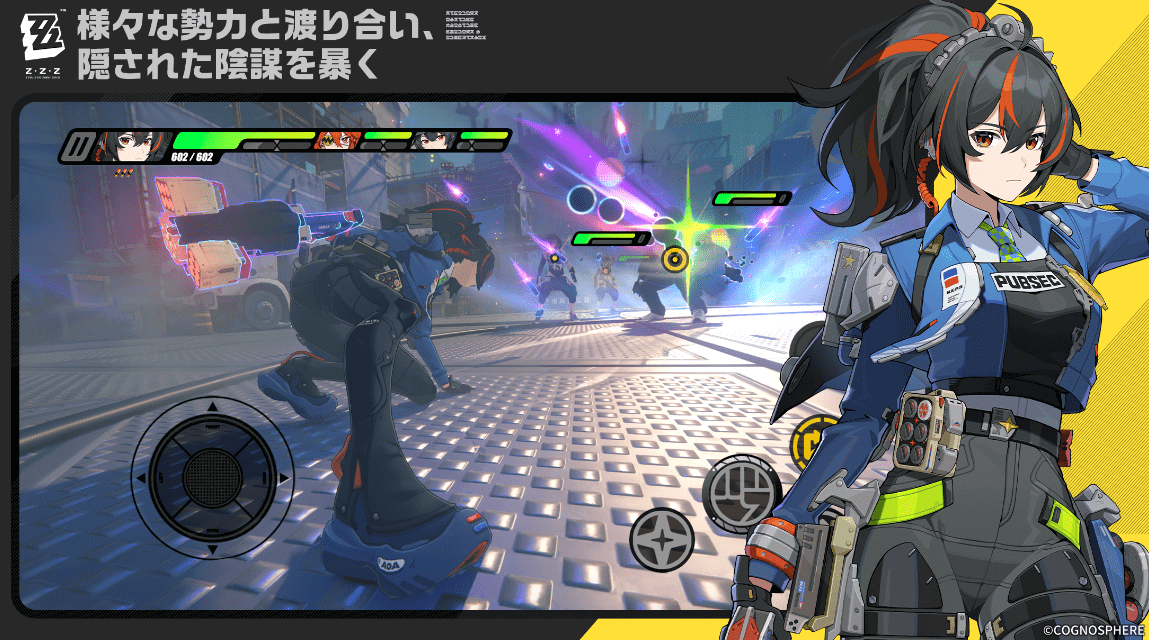Tap the pause button beside the portrait

coord(76,147)
